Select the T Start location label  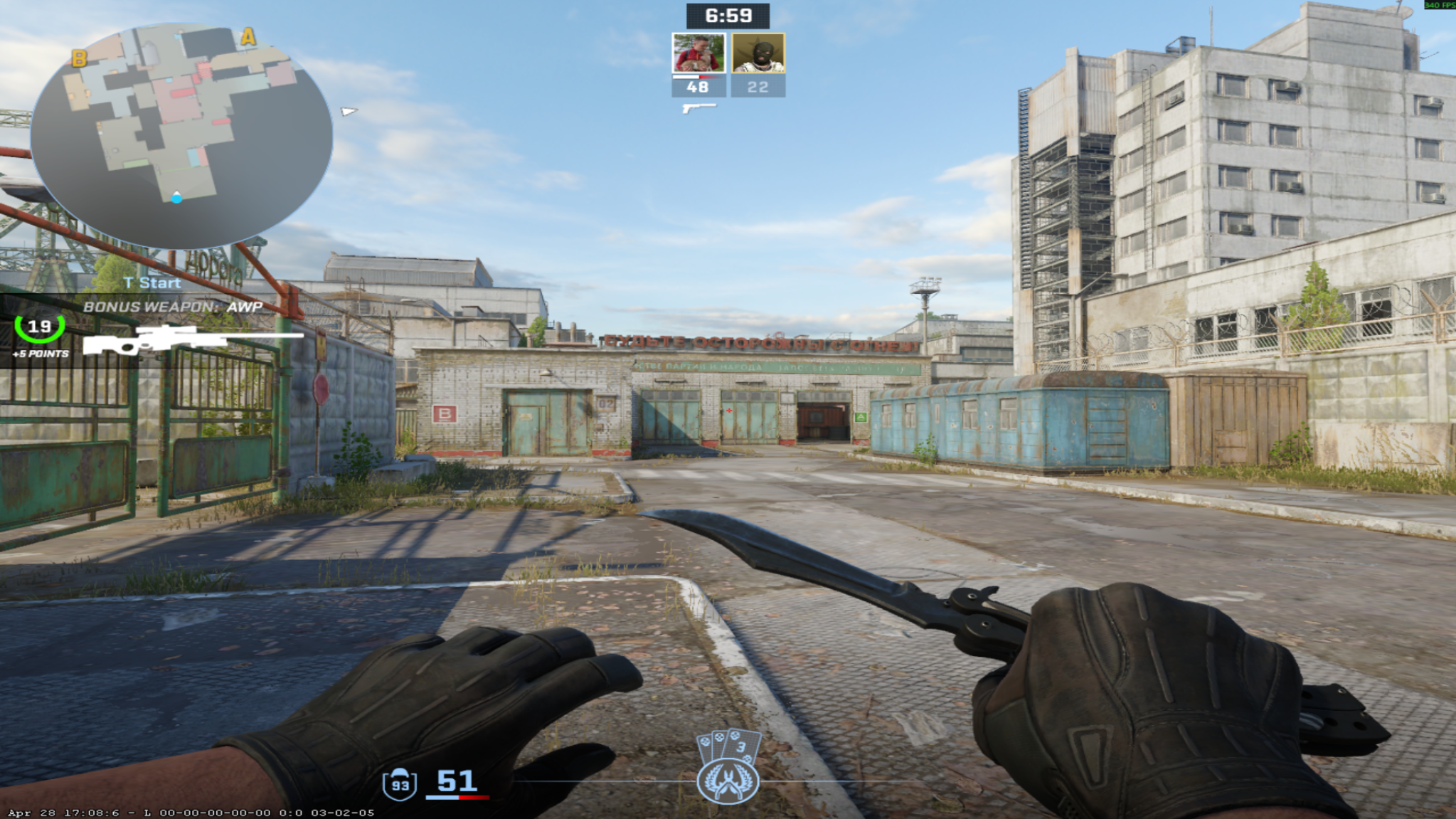[x=151, y=282]
